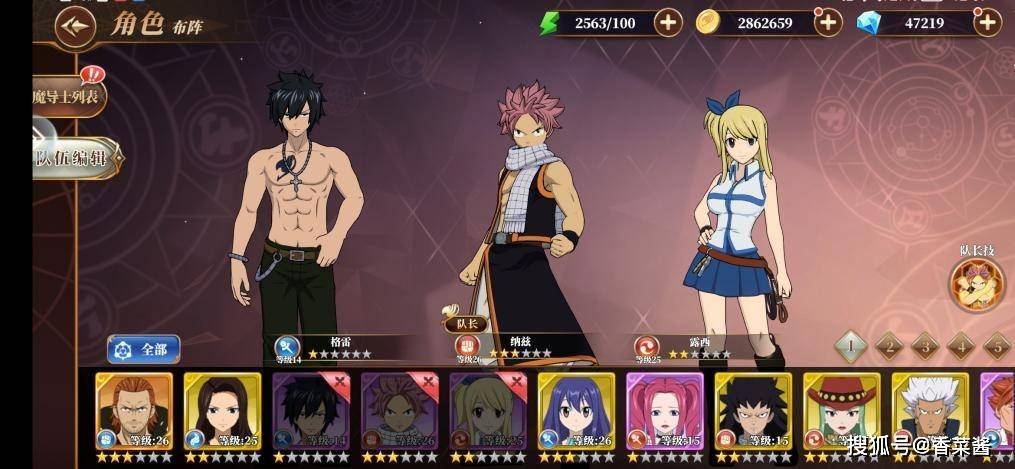Choose the Gajeel character card
The height and width of the screenshot is (469, 1015).
tap(753, 413)
